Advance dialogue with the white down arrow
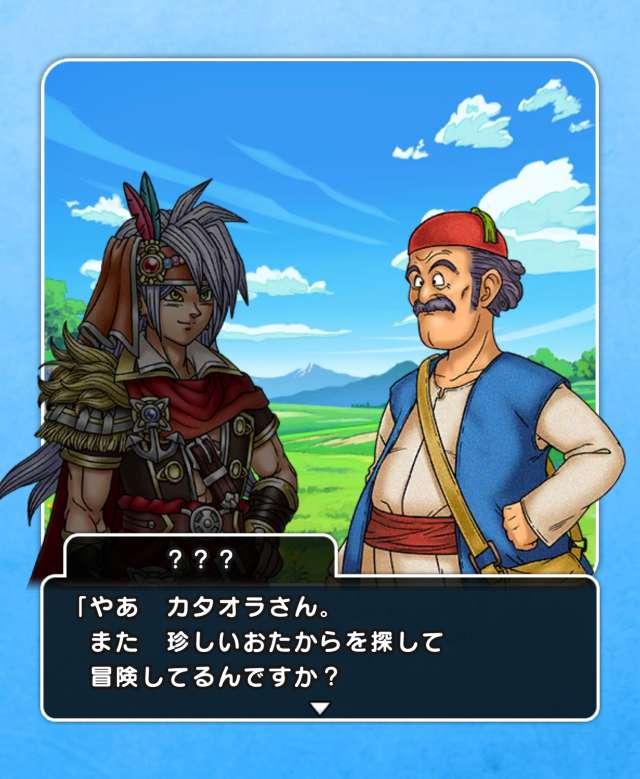 [x=319, y=708]
